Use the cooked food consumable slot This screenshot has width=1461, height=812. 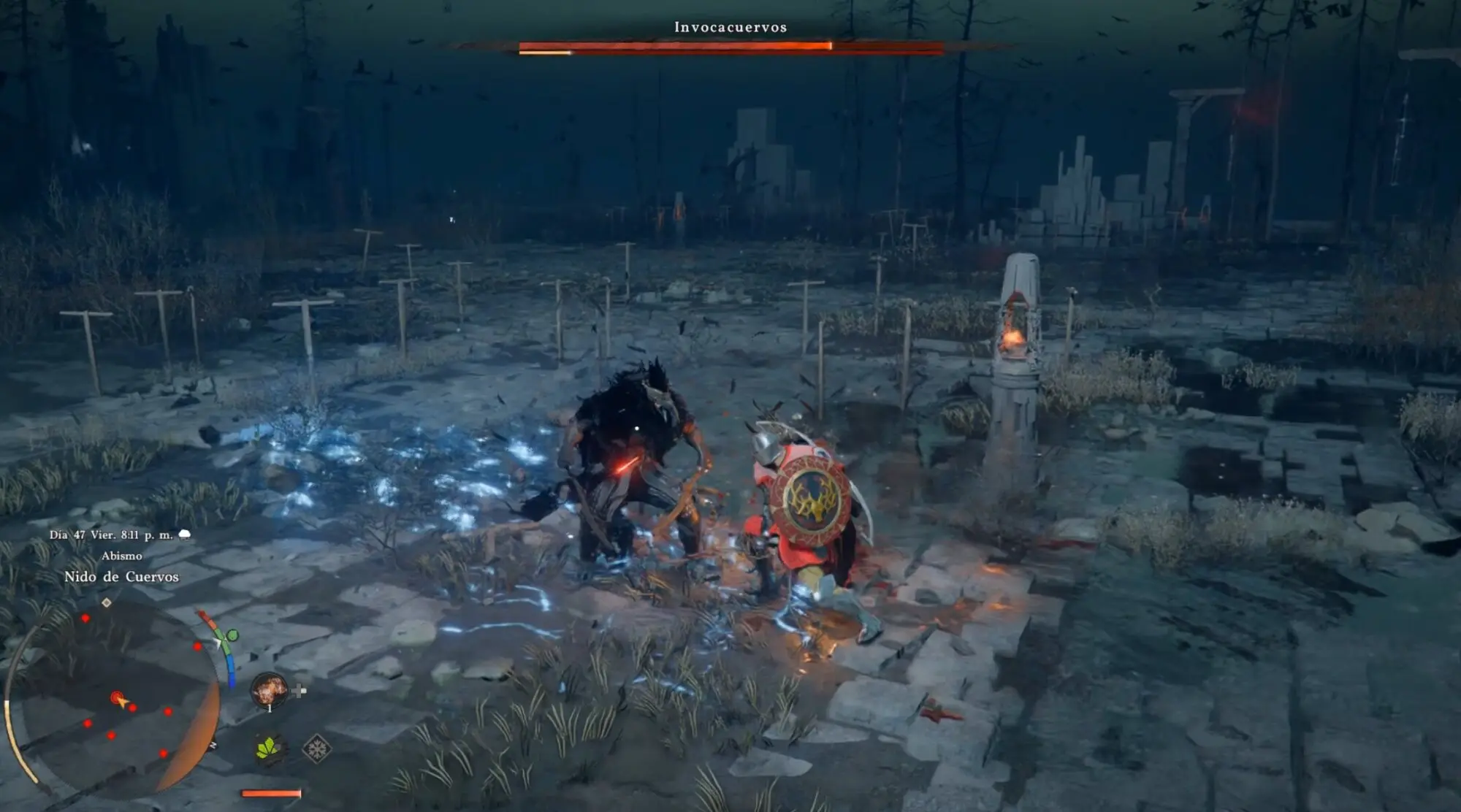click(x=269, y=689)
